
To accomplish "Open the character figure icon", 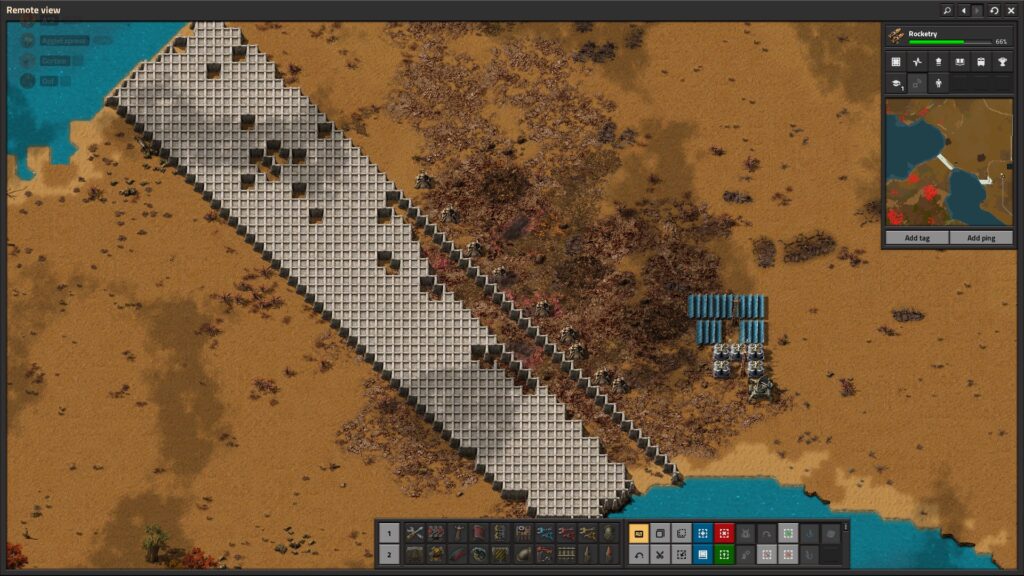I will (x=938, y=84).
